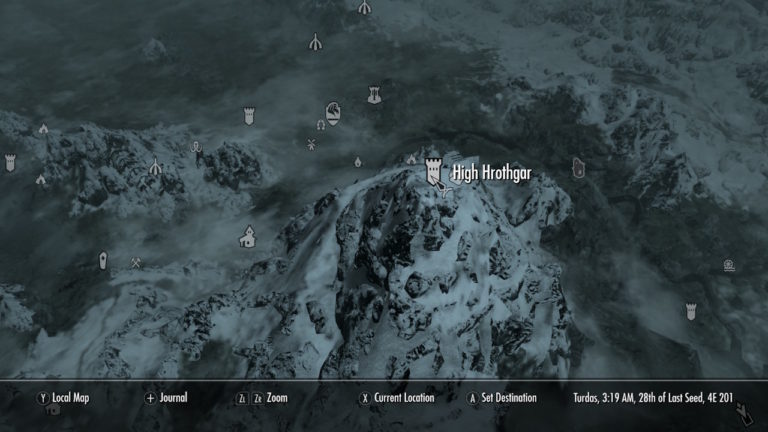Center the map on Current Location
This screenshot has width=768, height=432.
pos(397,398)
